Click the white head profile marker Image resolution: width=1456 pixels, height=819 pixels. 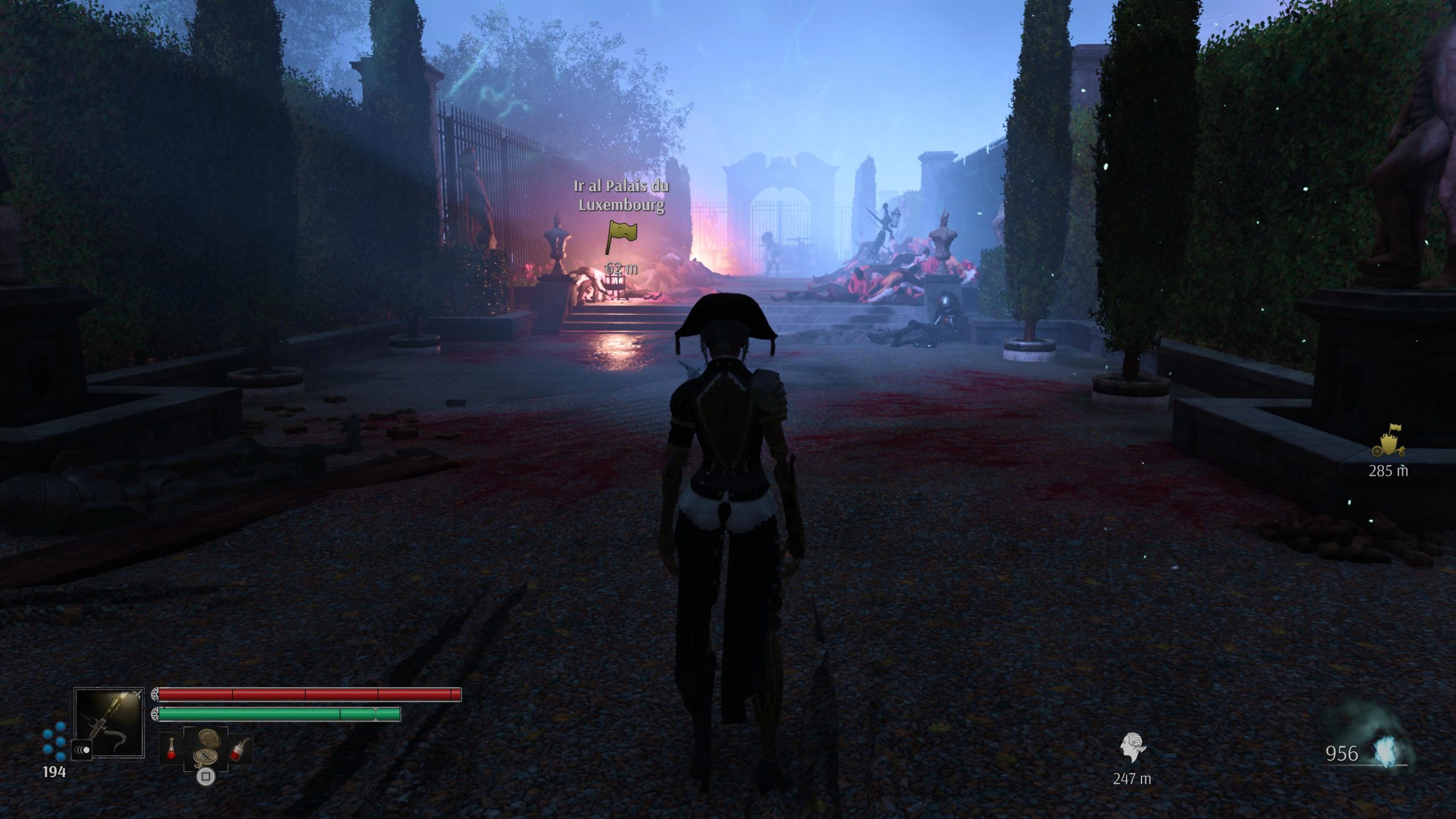click(x=1132, y=747)
